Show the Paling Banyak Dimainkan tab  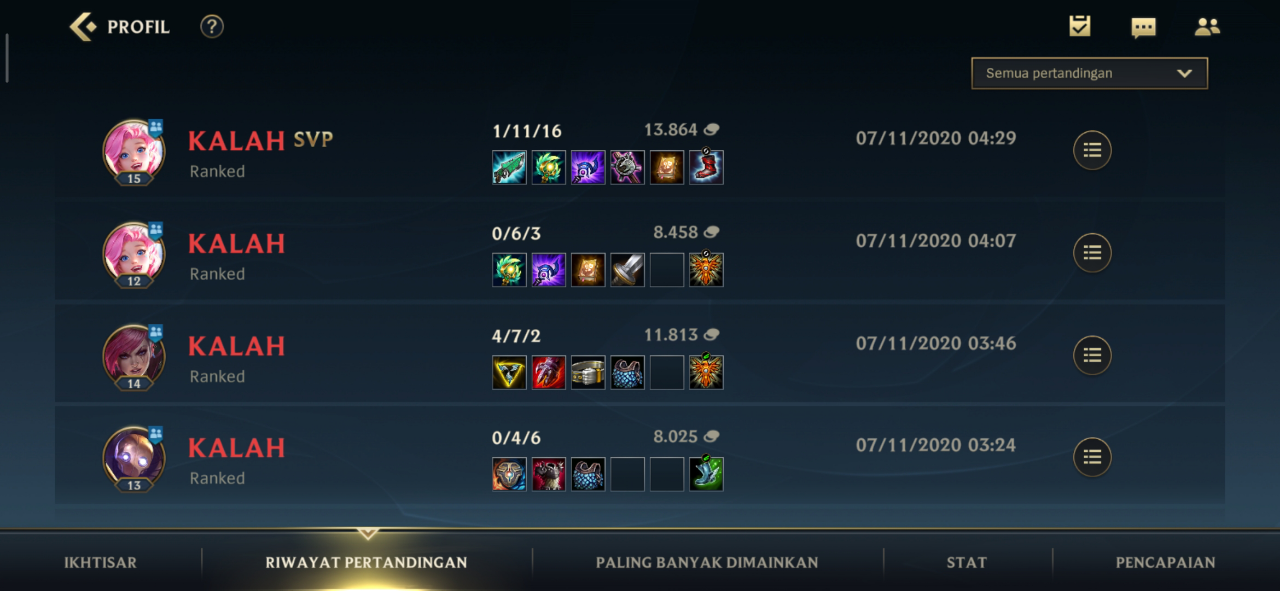[707, 562]
